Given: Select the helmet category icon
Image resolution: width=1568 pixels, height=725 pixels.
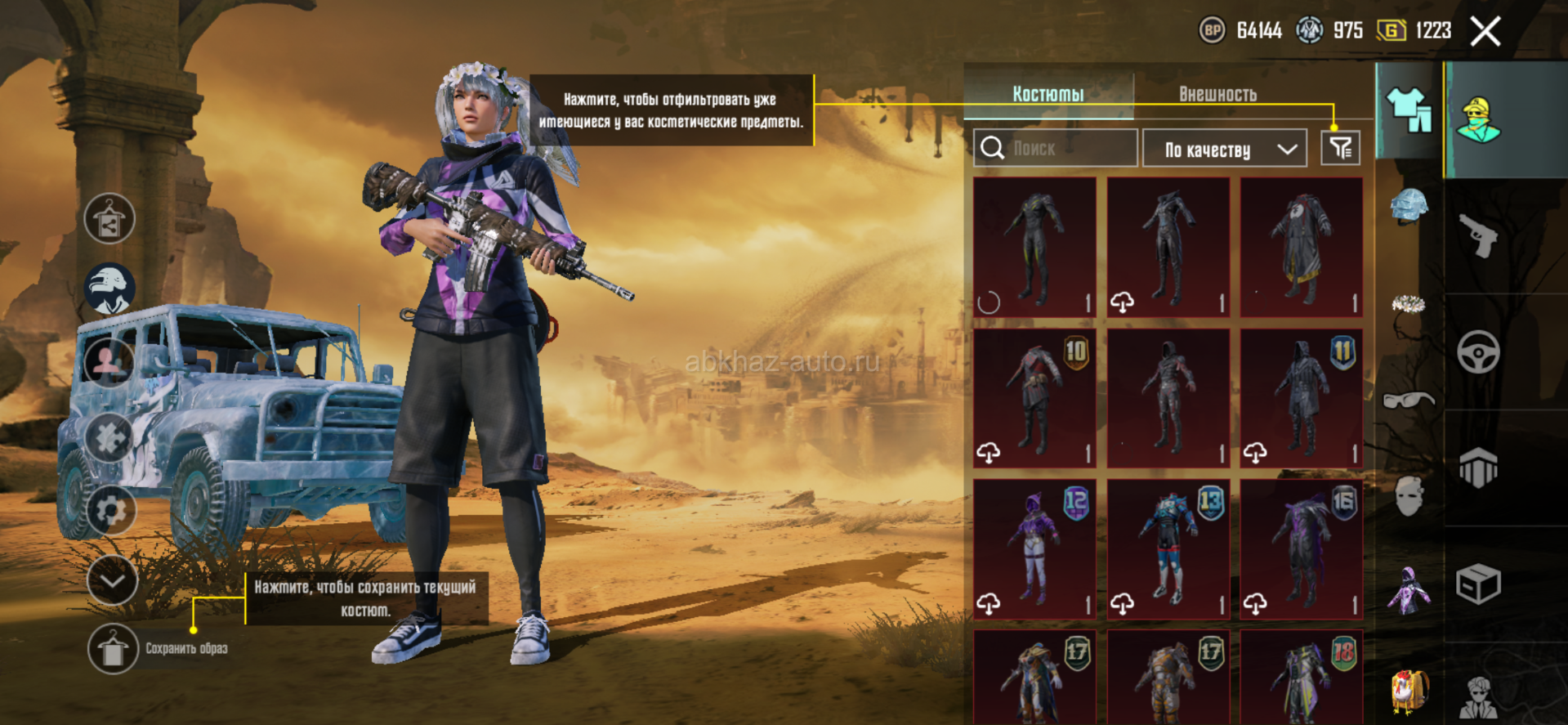Looking at the screenshot, I should [1409, 205].
